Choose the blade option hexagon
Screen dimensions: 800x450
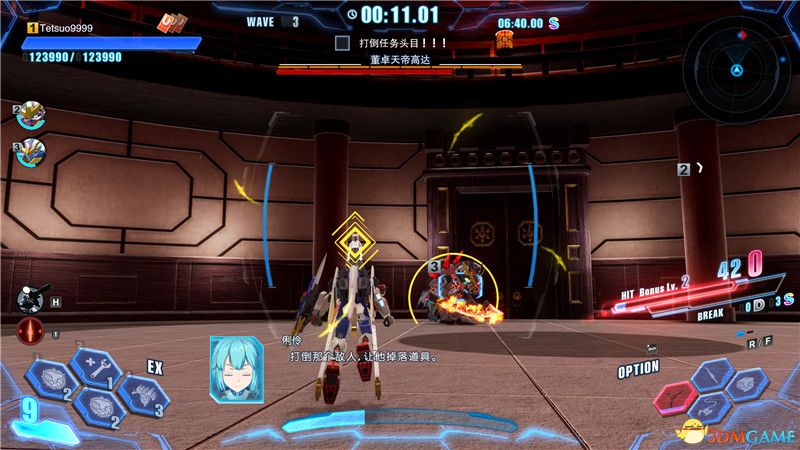(711, 377)
